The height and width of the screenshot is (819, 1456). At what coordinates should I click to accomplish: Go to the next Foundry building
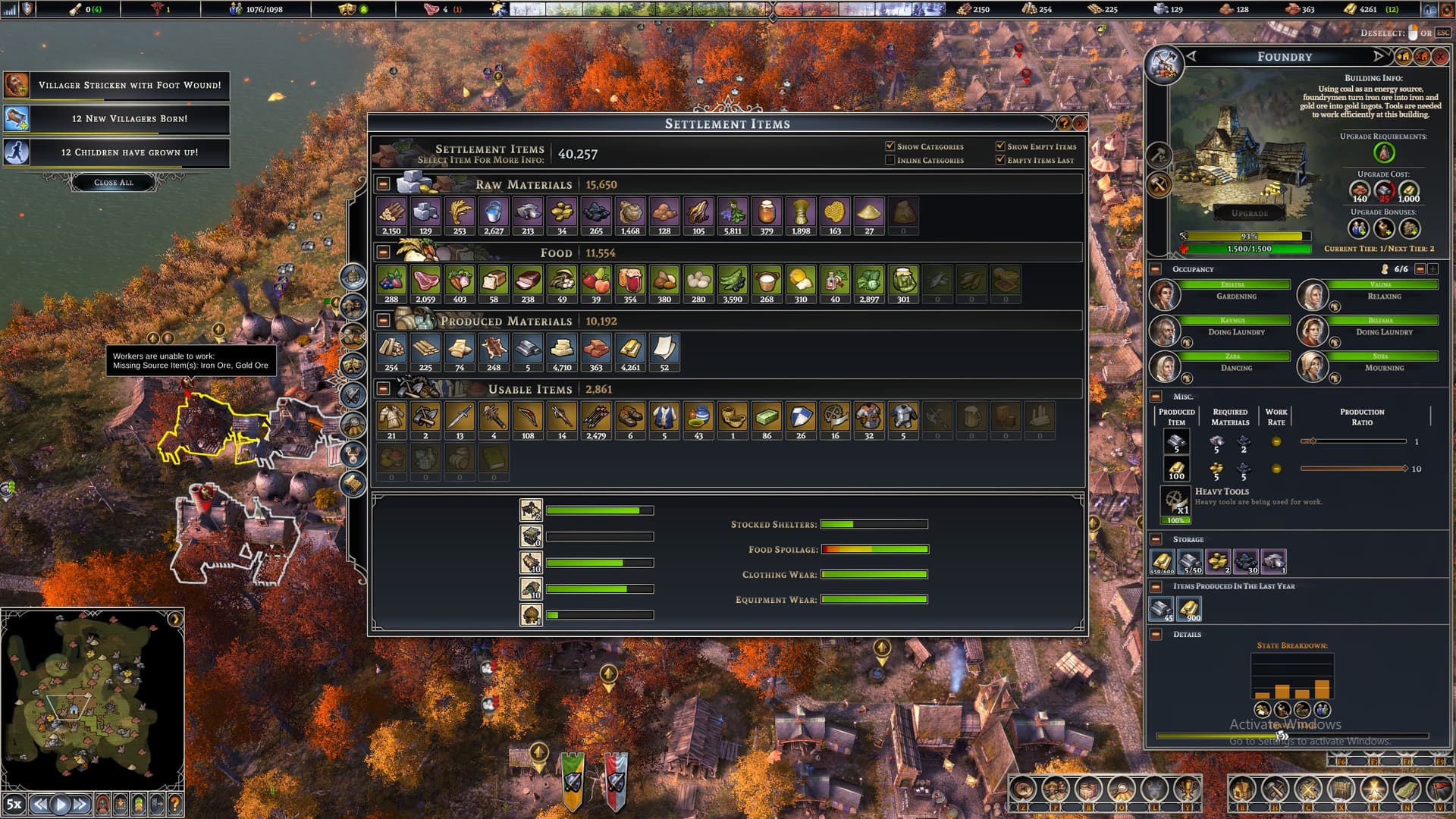(x=1378, y=57)
